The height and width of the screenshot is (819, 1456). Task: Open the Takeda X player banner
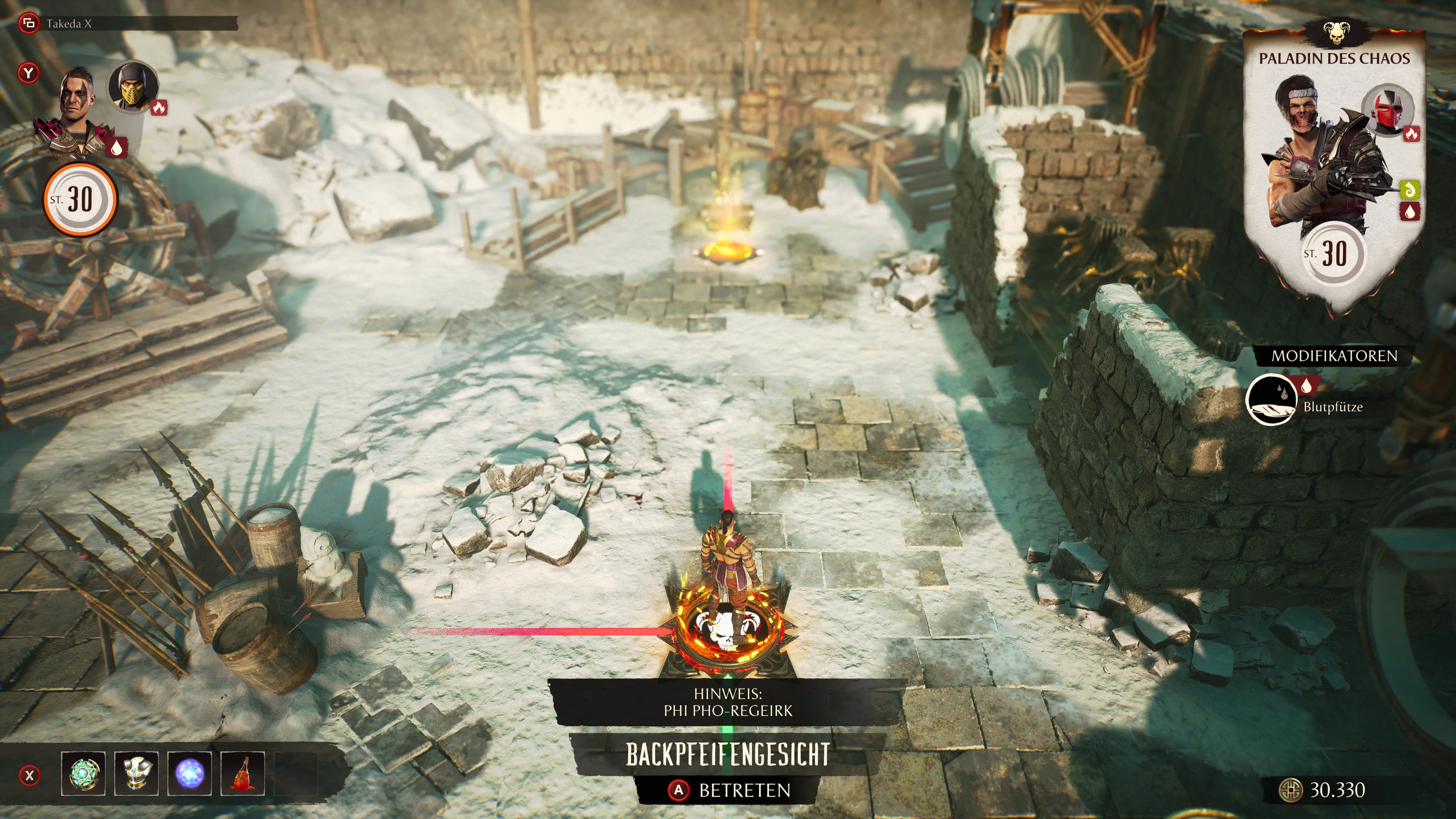point(127,24)
